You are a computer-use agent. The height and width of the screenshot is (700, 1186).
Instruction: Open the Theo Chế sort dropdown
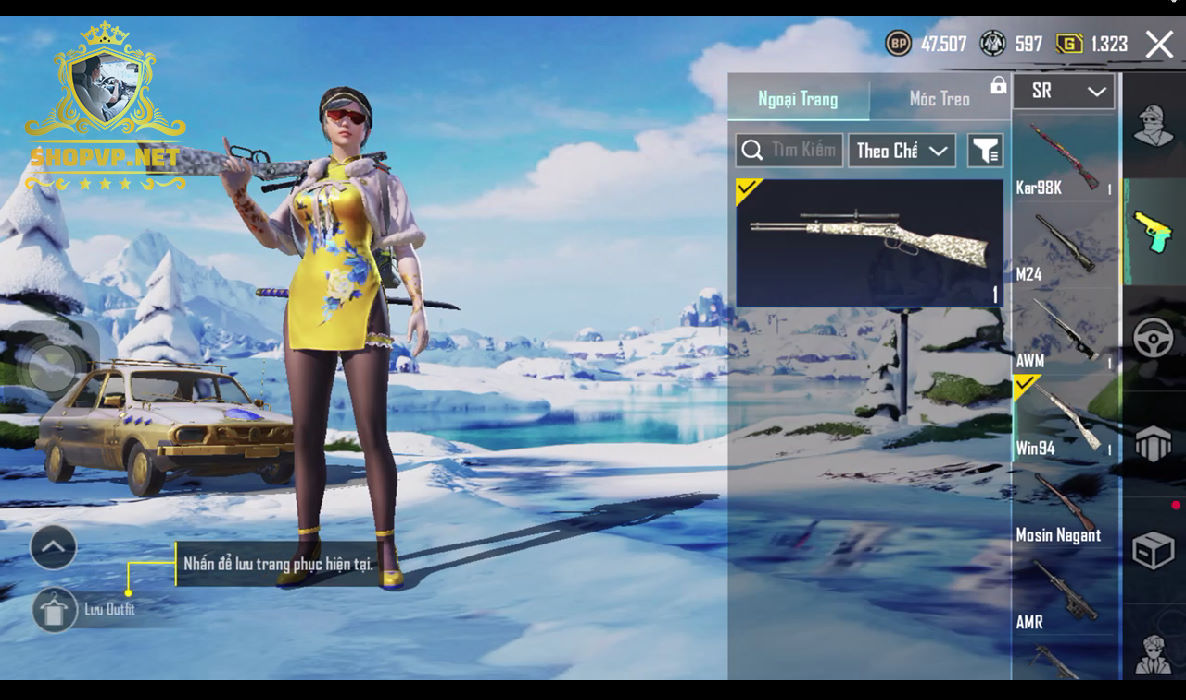click(x=901, y=151)
